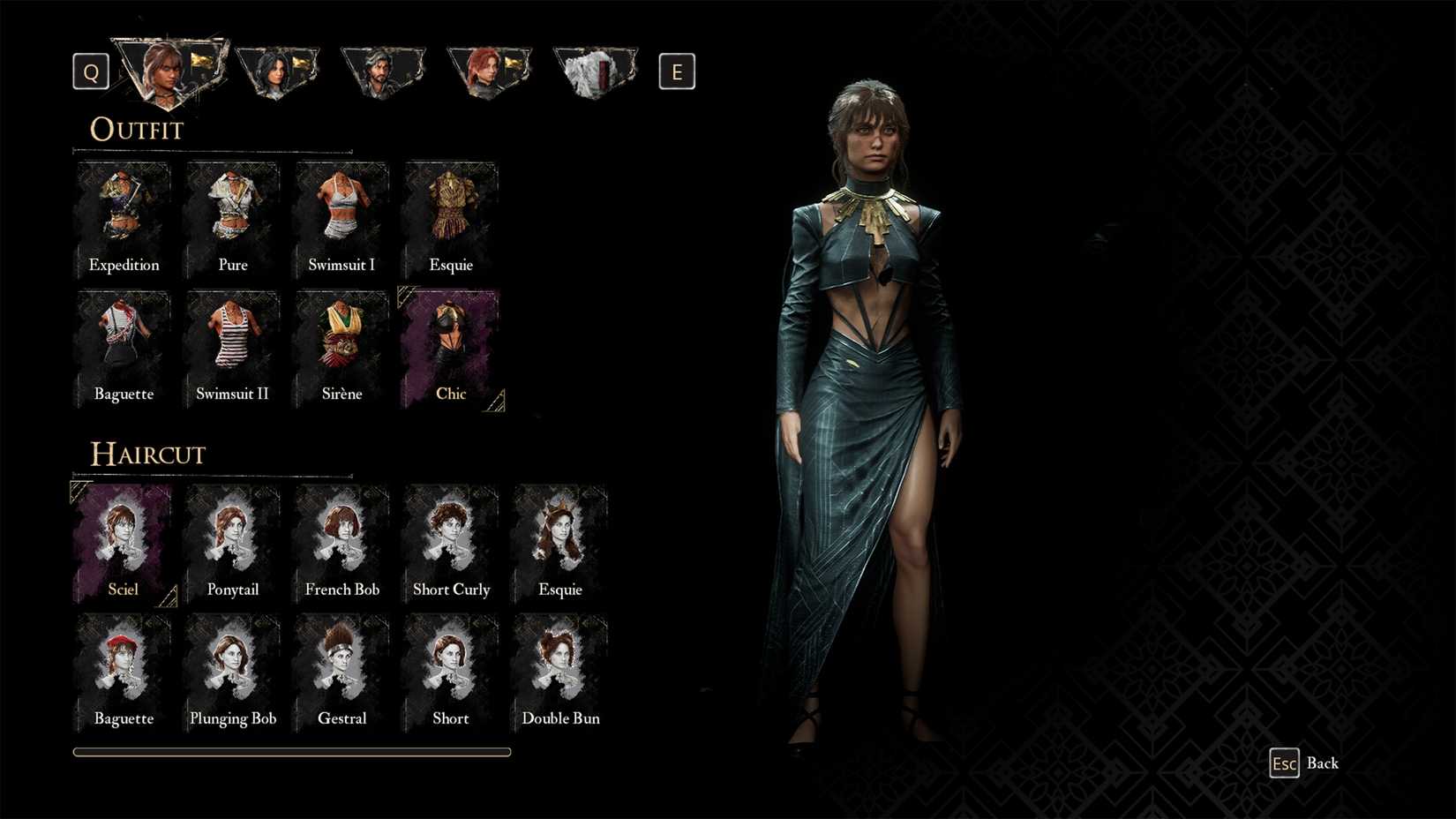Choose the Esquie haircut with crown
Screen dimensions: 1456x819
pos(560,545)
